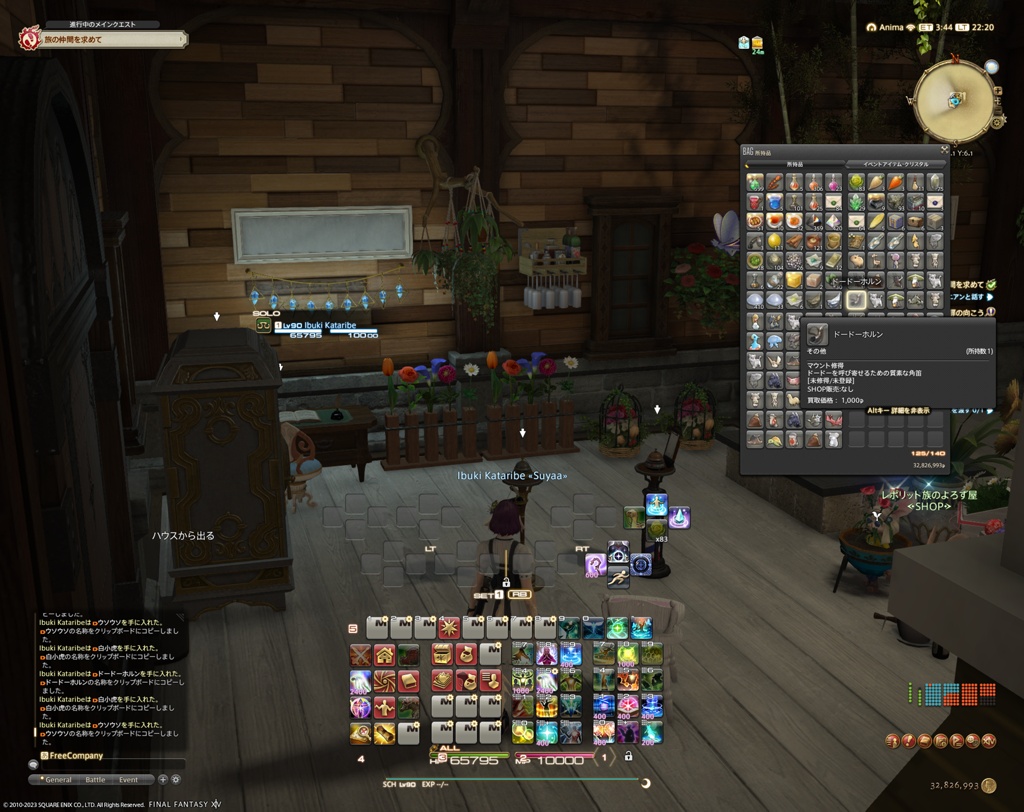Open the 旅の仲間を求めて main quest tracker

102,39
